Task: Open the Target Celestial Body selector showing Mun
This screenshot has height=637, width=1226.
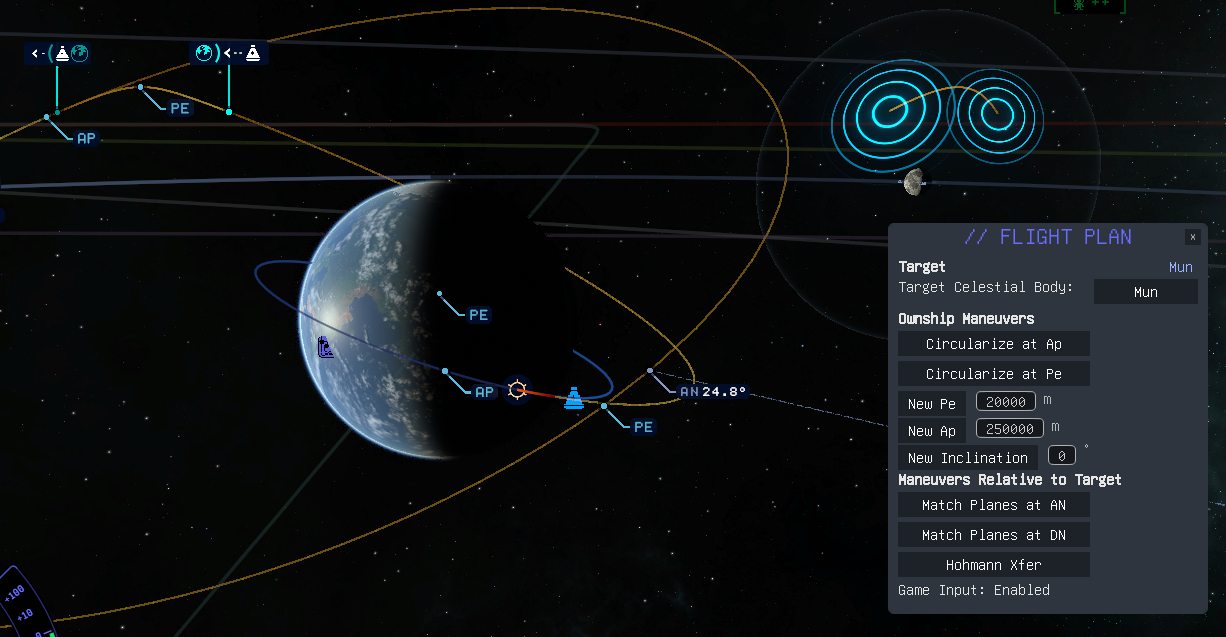Action: (1145, 292)
